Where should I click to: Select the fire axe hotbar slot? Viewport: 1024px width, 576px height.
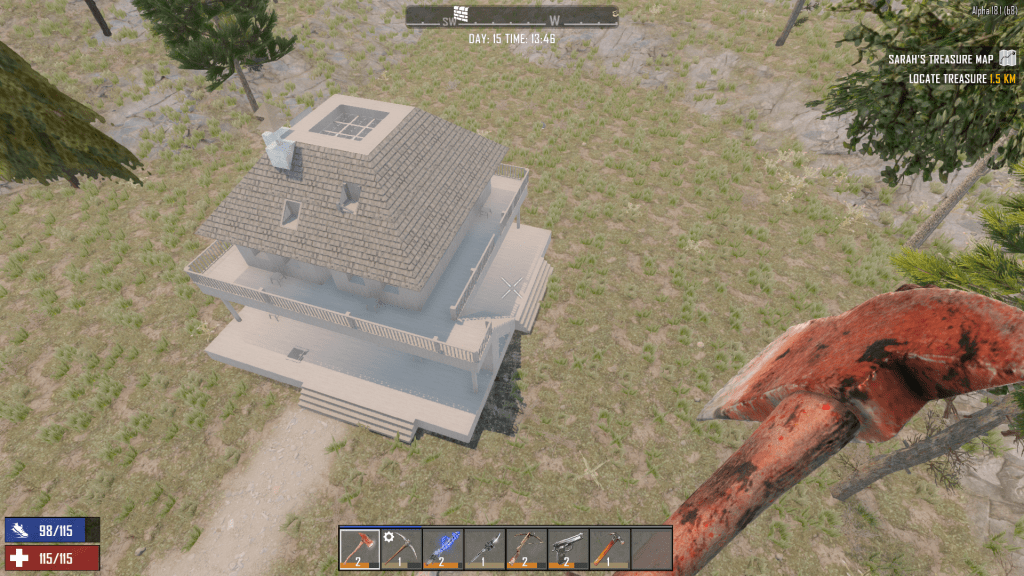point(360,548)
